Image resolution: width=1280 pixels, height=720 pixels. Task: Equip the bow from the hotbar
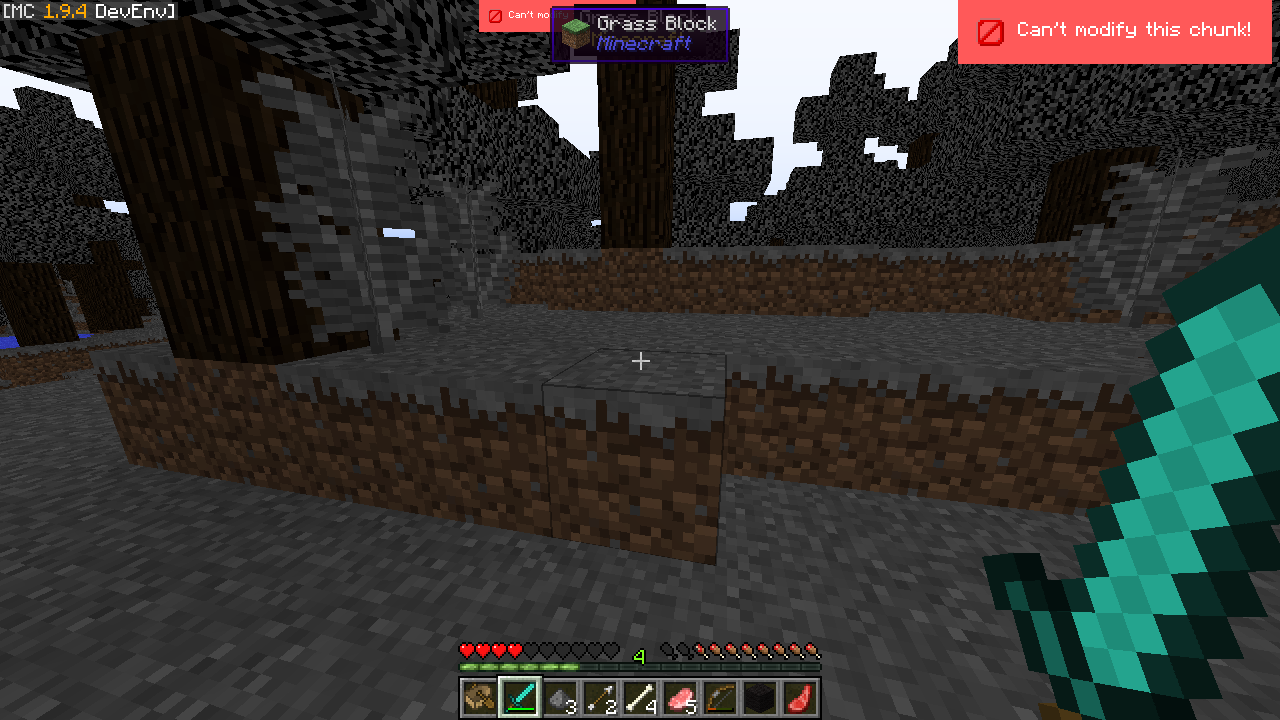720,697
